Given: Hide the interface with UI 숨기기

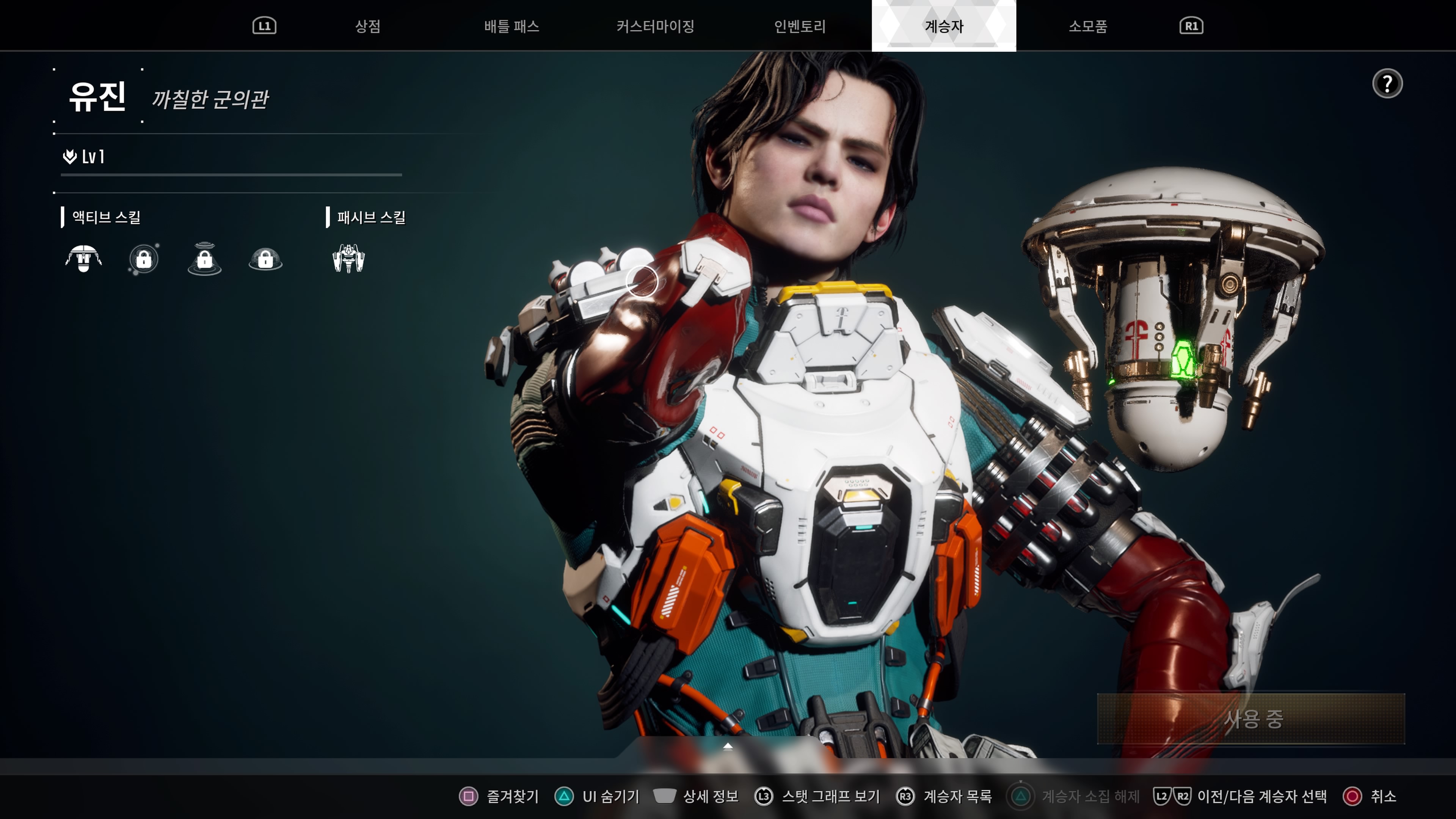Looking at the screenshot, I should (598, 796).
